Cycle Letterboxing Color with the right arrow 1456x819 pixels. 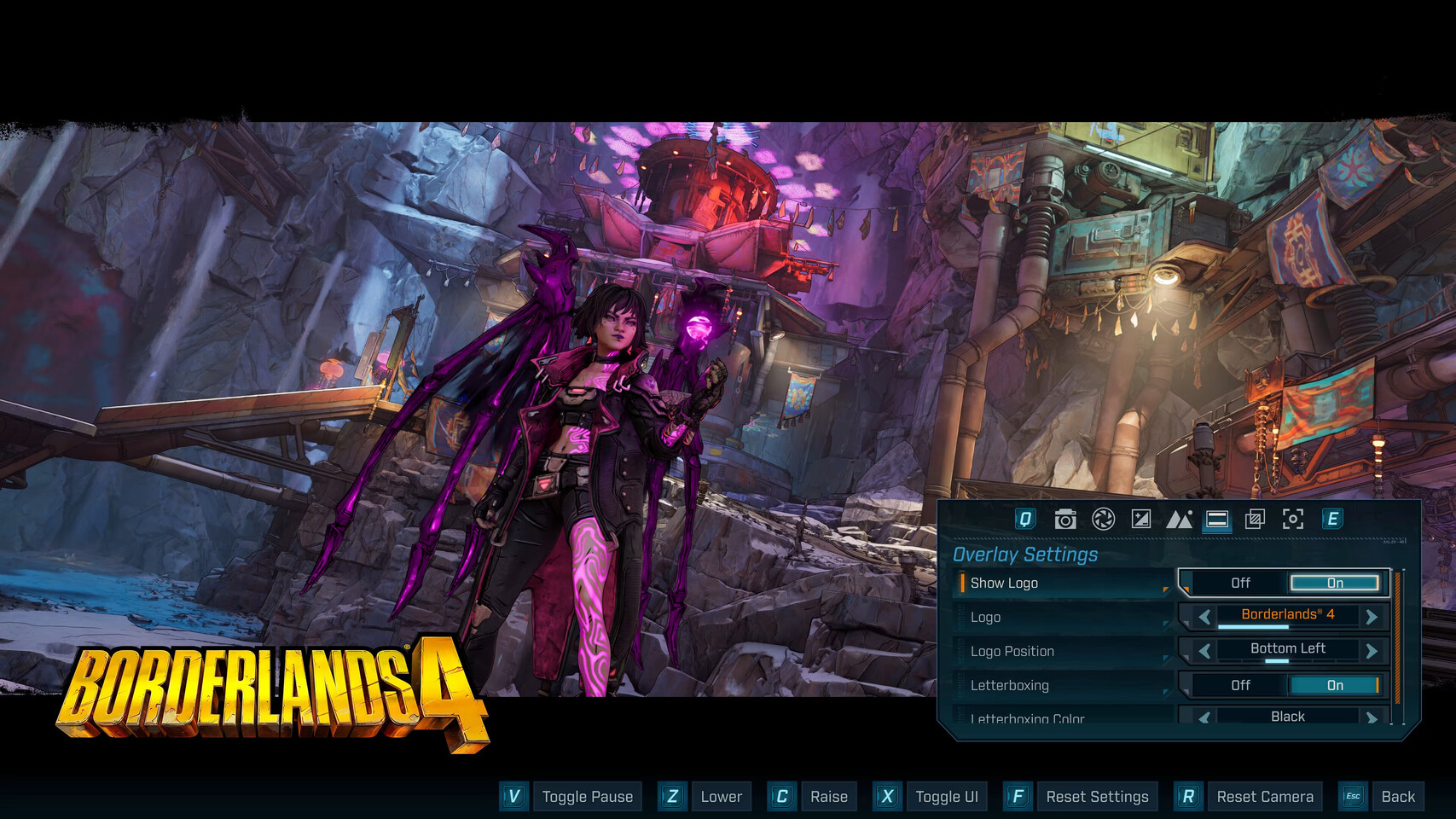pos(1373,717)
